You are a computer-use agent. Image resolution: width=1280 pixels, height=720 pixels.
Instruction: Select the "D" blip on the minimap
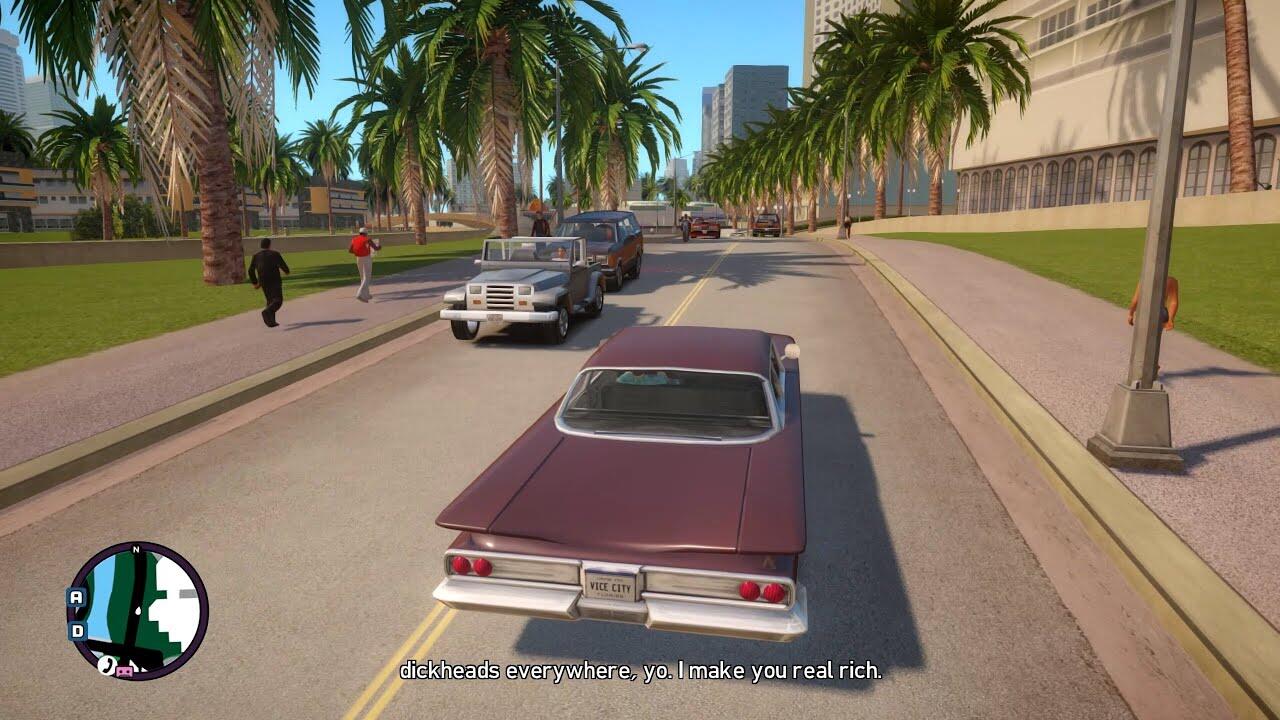coord(77,631)
